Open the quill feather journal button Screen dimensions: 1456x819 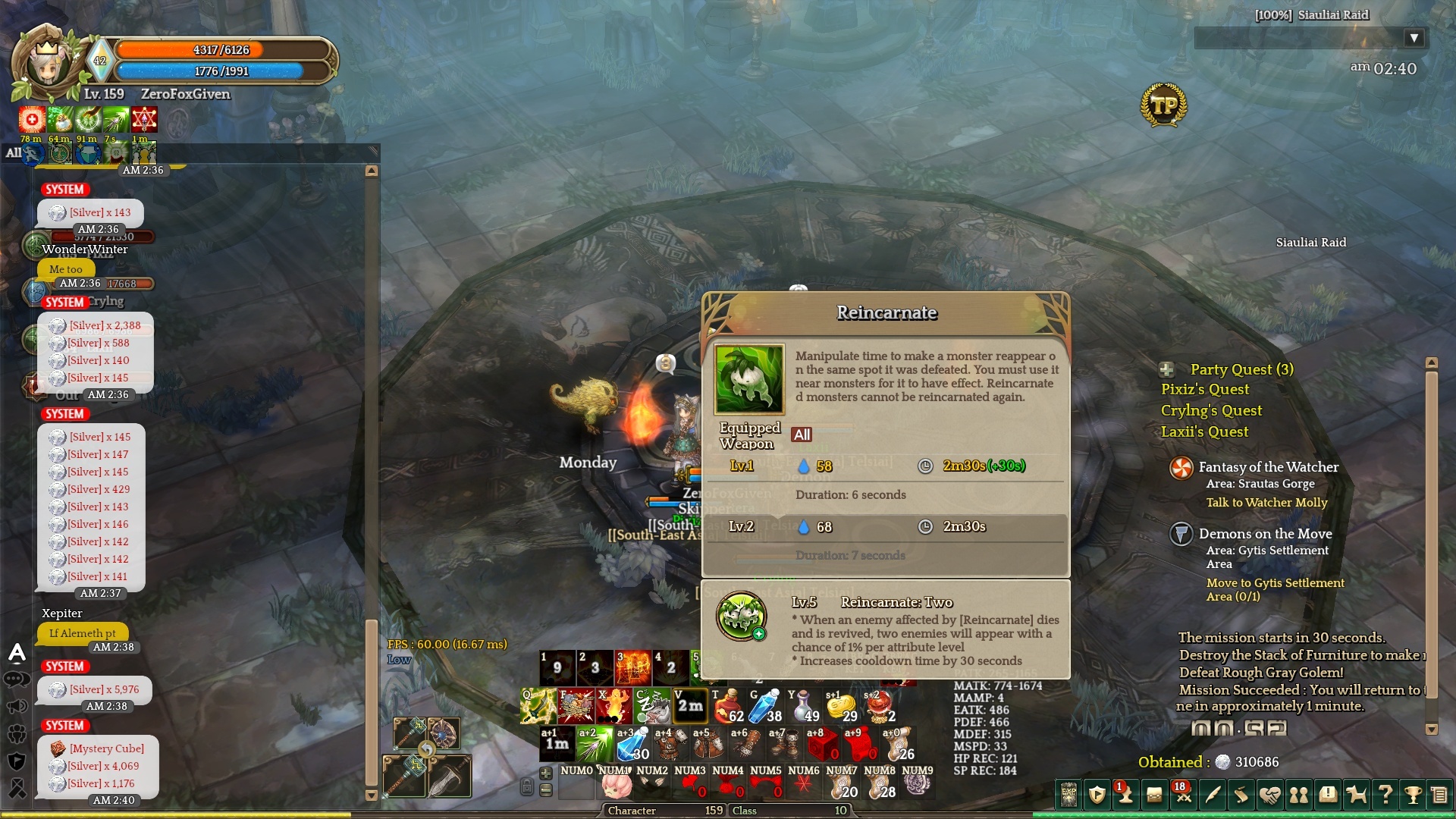[1213, 795]
